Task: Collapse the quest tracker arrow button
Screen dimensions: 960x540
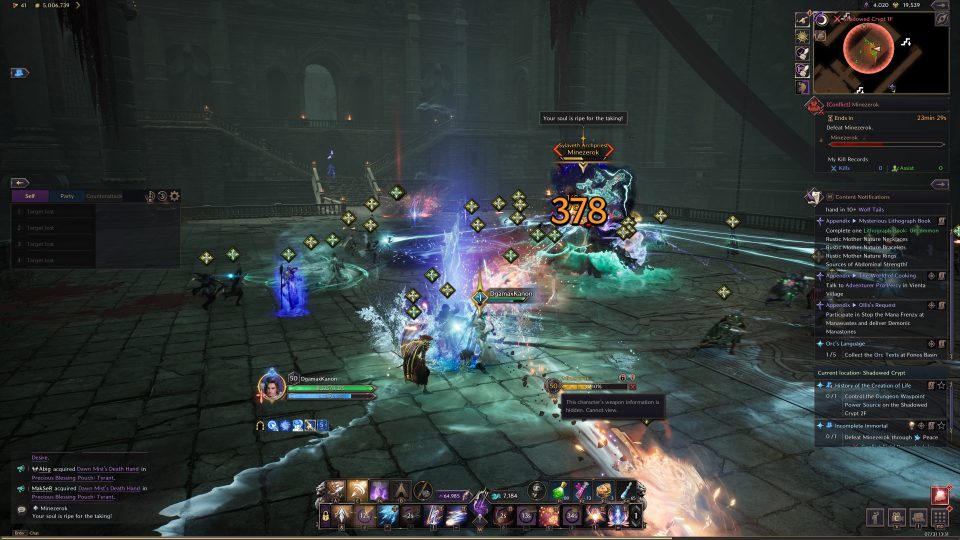Action: tap(939, 184)
